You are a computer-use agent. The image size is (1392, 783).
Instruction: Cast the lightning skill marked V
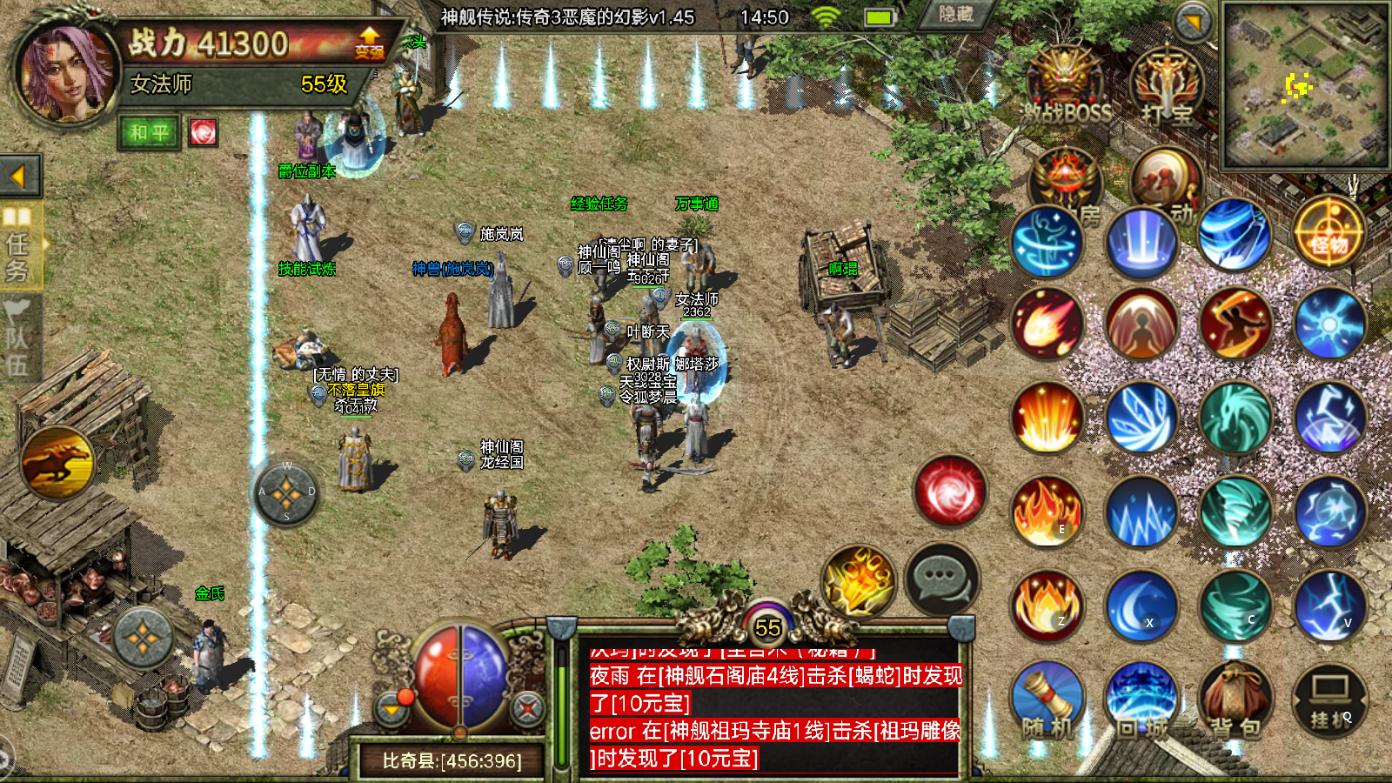(1329, 606)
